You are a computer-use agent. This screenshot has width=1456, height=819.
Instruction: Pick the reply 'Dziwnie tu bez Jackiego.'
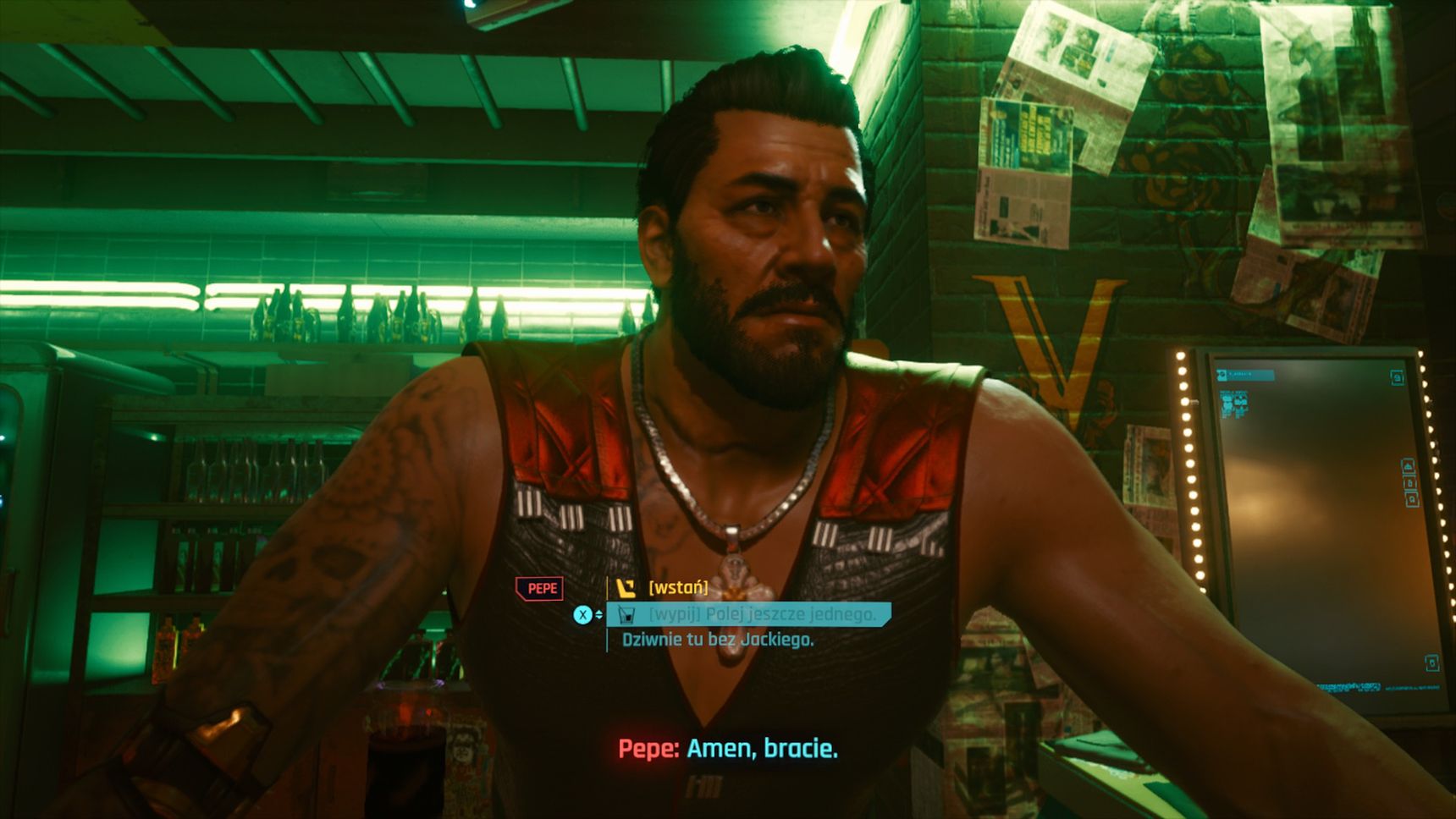(x=717, y=640)
